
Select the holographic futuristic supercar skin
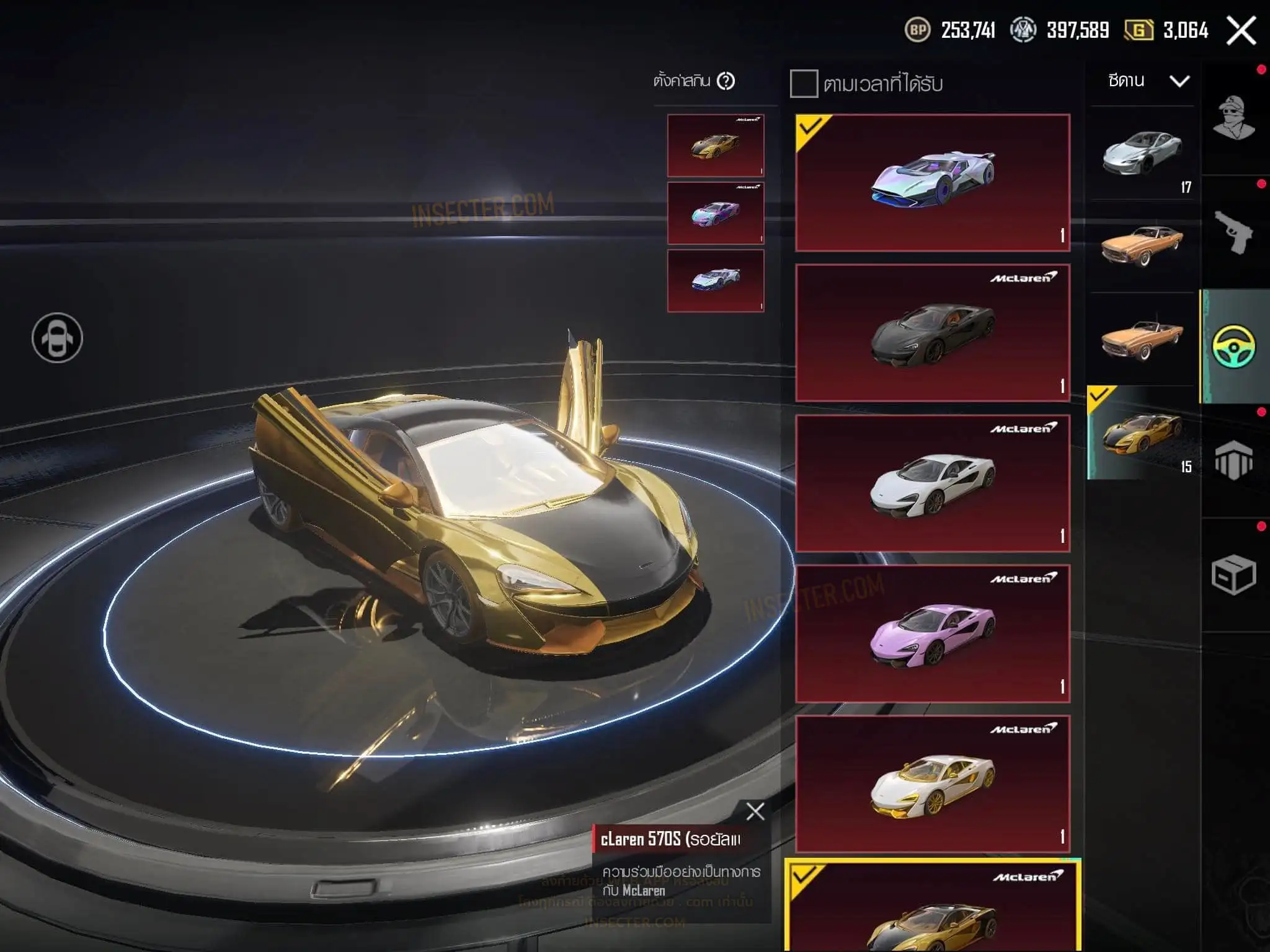pos(933,183)
